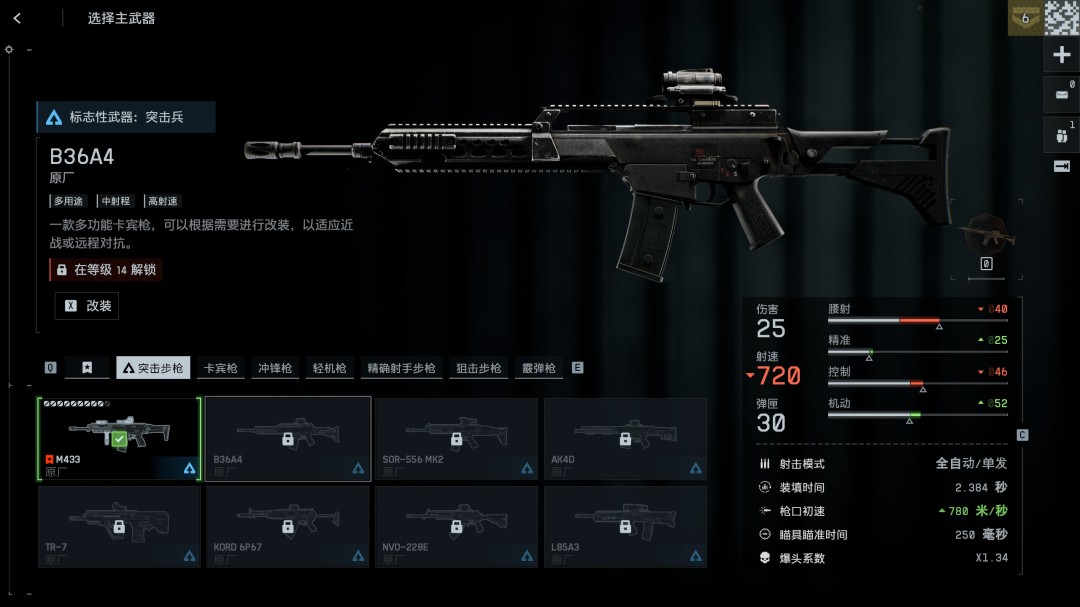Select the equipped M433 rifle tile
Image resolution: width=1080 pixels, height=607 pixels.
[119, 438]
